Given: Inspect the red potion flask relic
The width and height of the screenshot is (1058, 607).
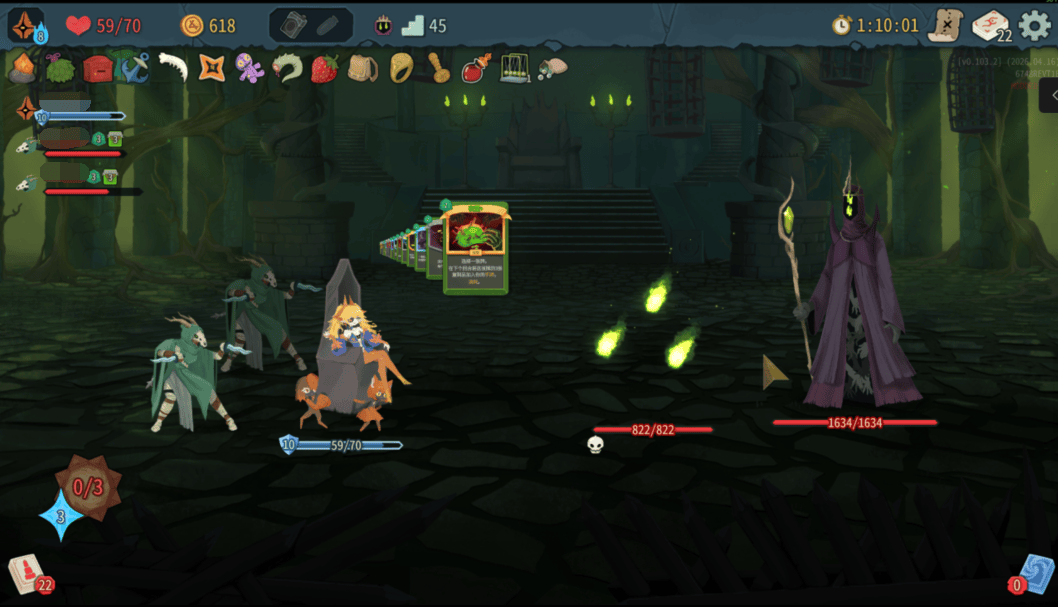Looking at the screenshot, I should (x=475, y=68).
